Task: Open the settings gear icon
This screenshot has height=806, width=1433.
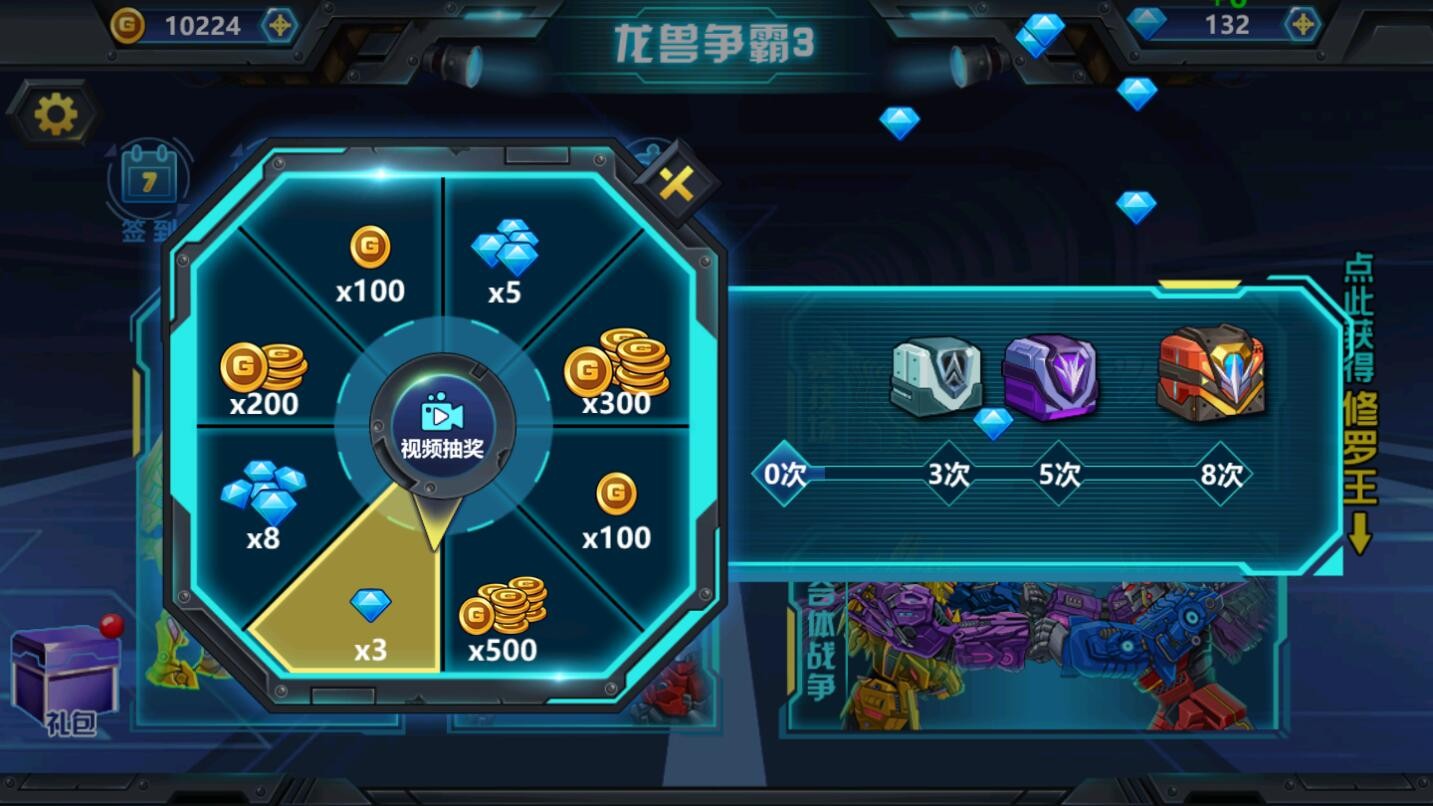Action: (x=56, y=113)
